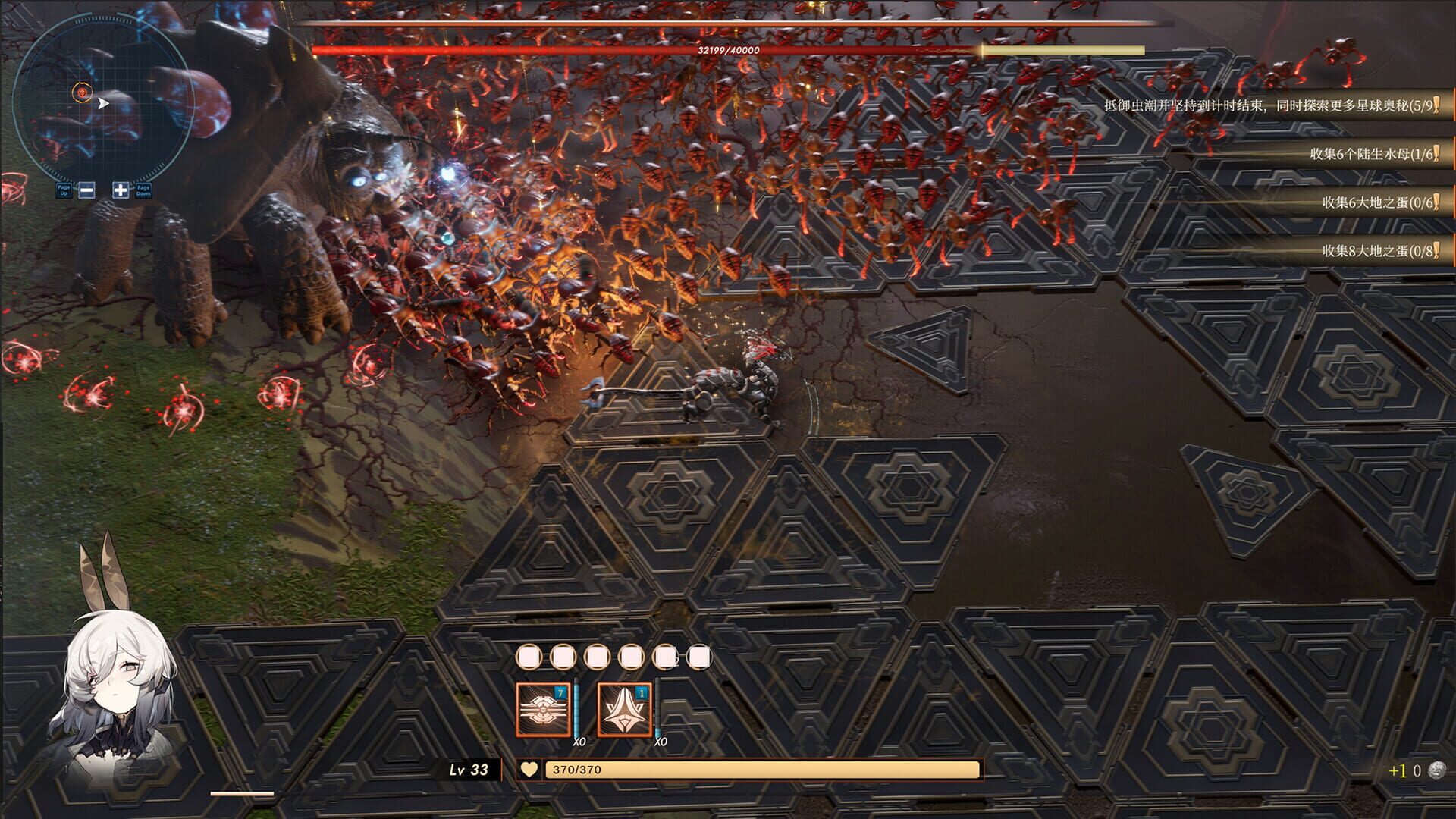
Task: Click the Page Up button beside the minimap
Action: coord(62,188)
